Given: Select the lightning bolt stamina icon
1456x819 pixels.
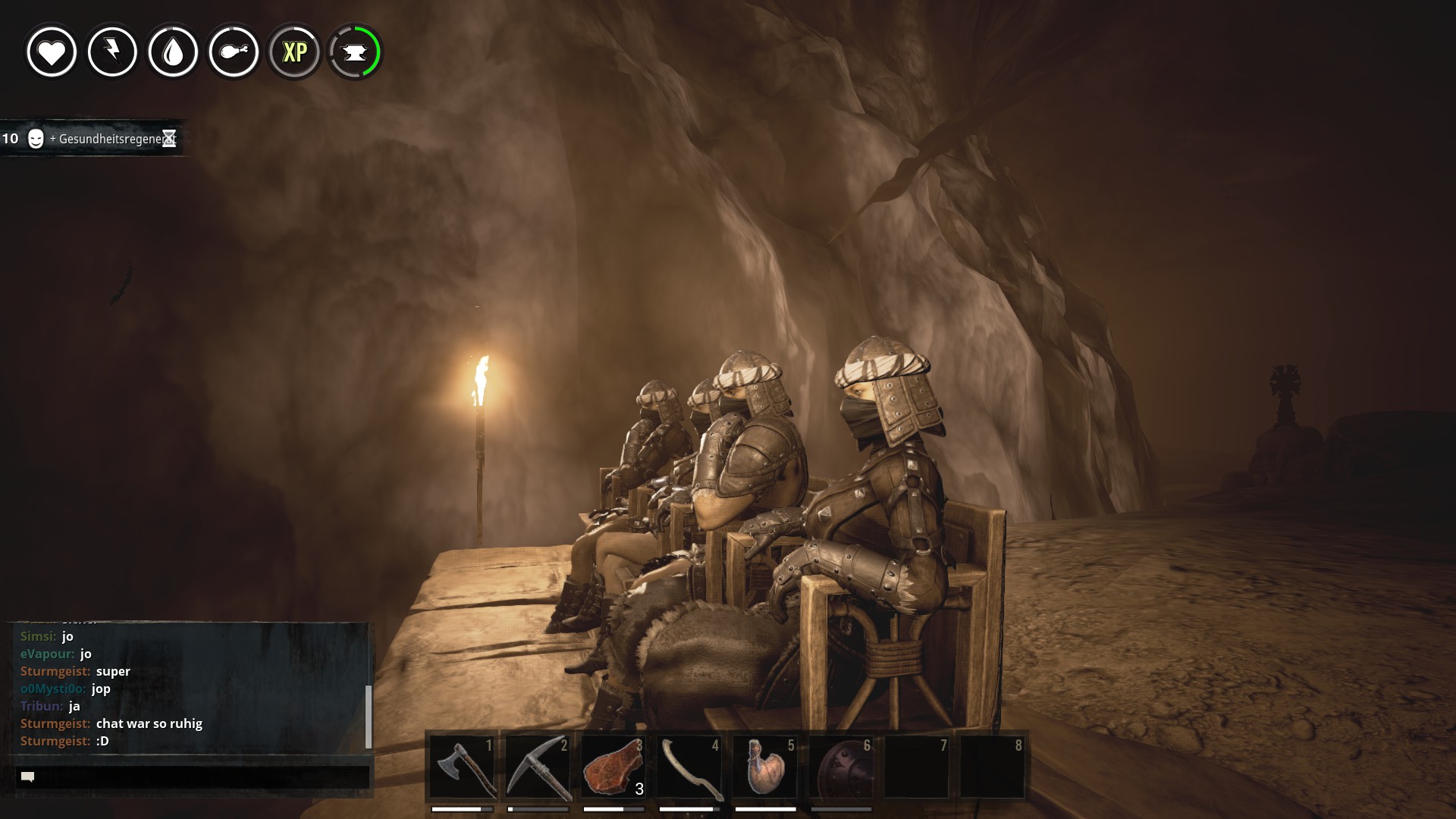Looking at the screenshot, I should click(112, 52).
